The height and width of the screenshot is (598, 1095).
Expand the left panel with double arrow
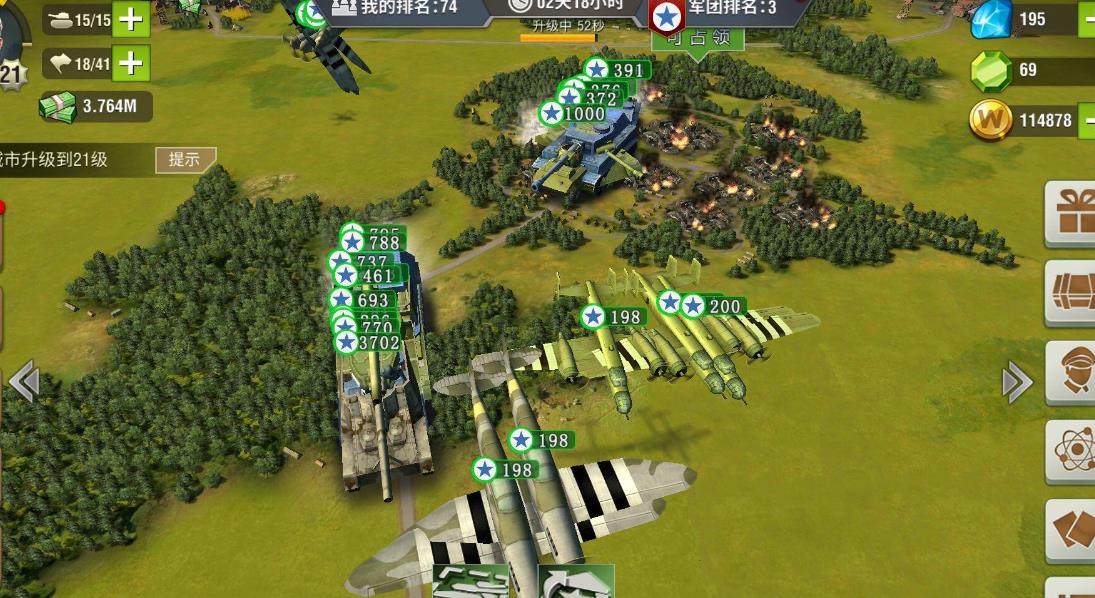(x=23, y=381)
